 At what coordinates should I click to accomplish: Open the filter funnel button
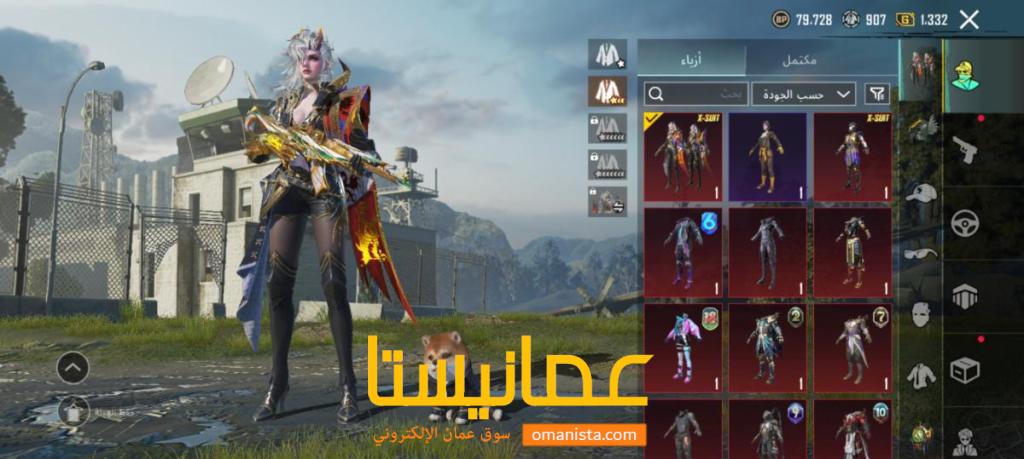(x=876, y=94)
